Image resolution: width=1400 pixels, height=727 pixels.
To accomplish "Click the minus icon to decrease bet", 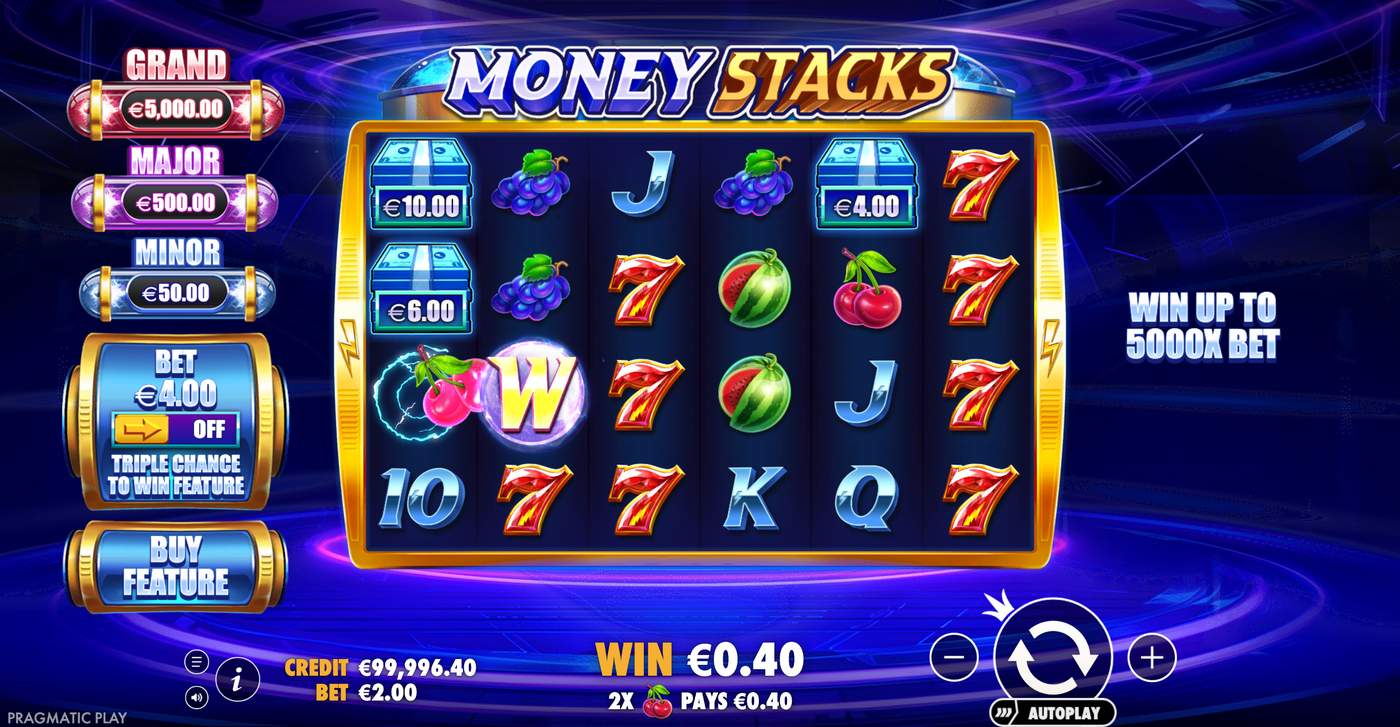I will coord(955,658).
